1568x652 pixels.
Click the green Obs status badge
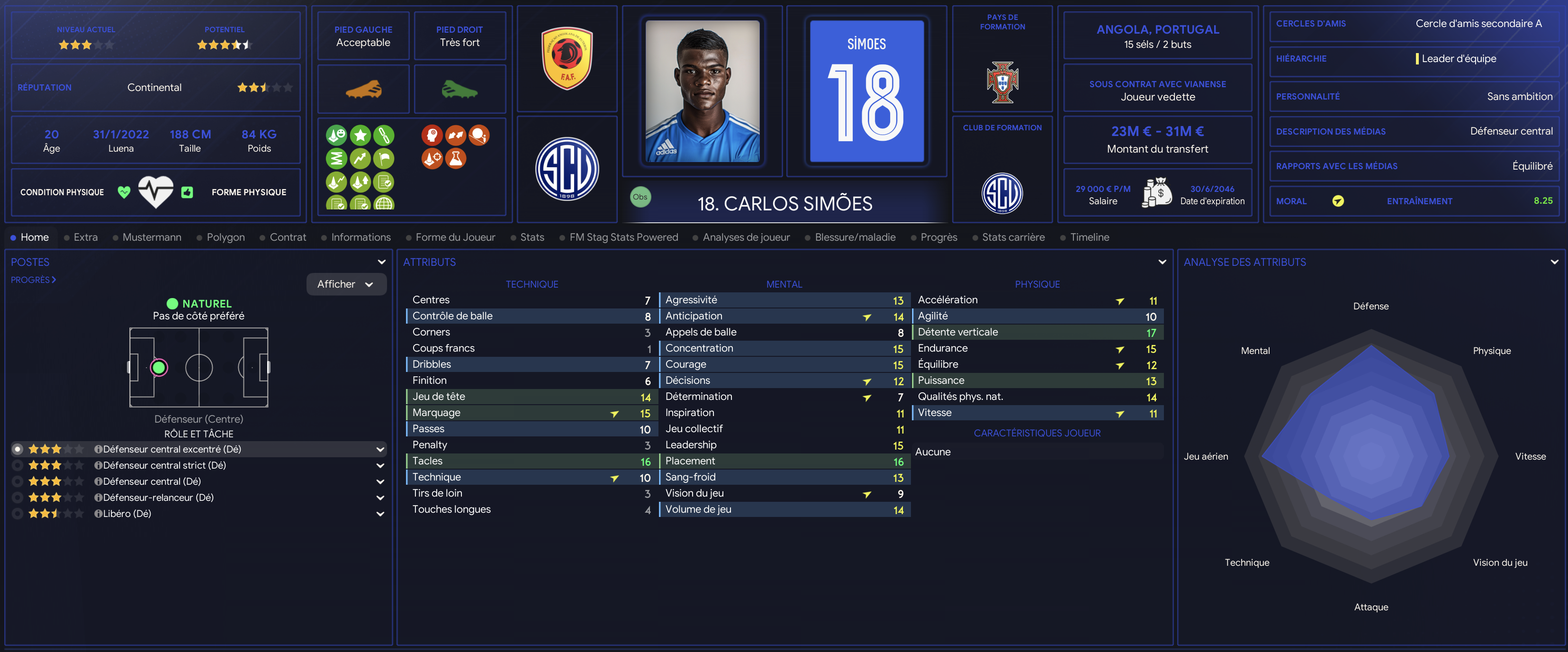pyautogui.click(x=640, y=197)
